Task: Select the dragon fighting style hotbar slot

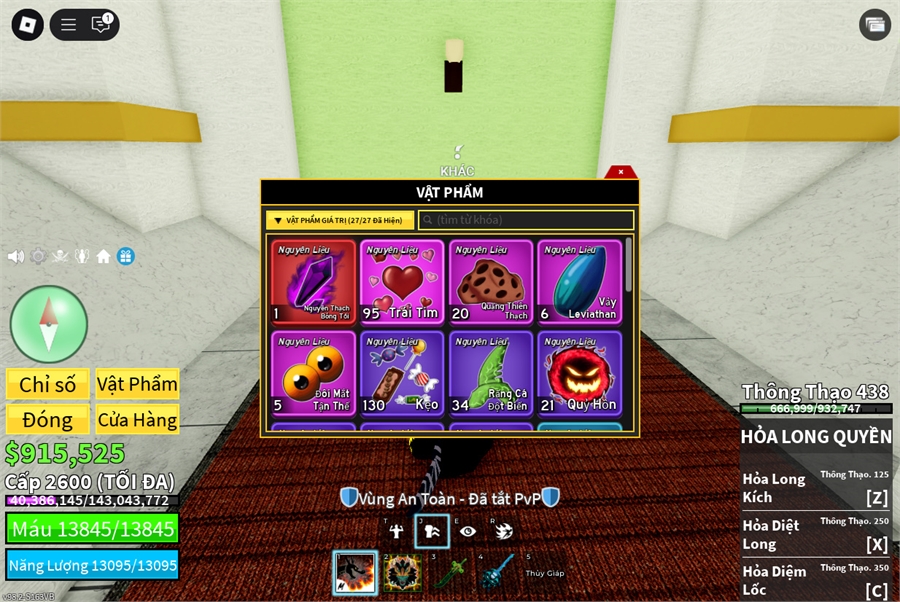Action: click(355, 573)
